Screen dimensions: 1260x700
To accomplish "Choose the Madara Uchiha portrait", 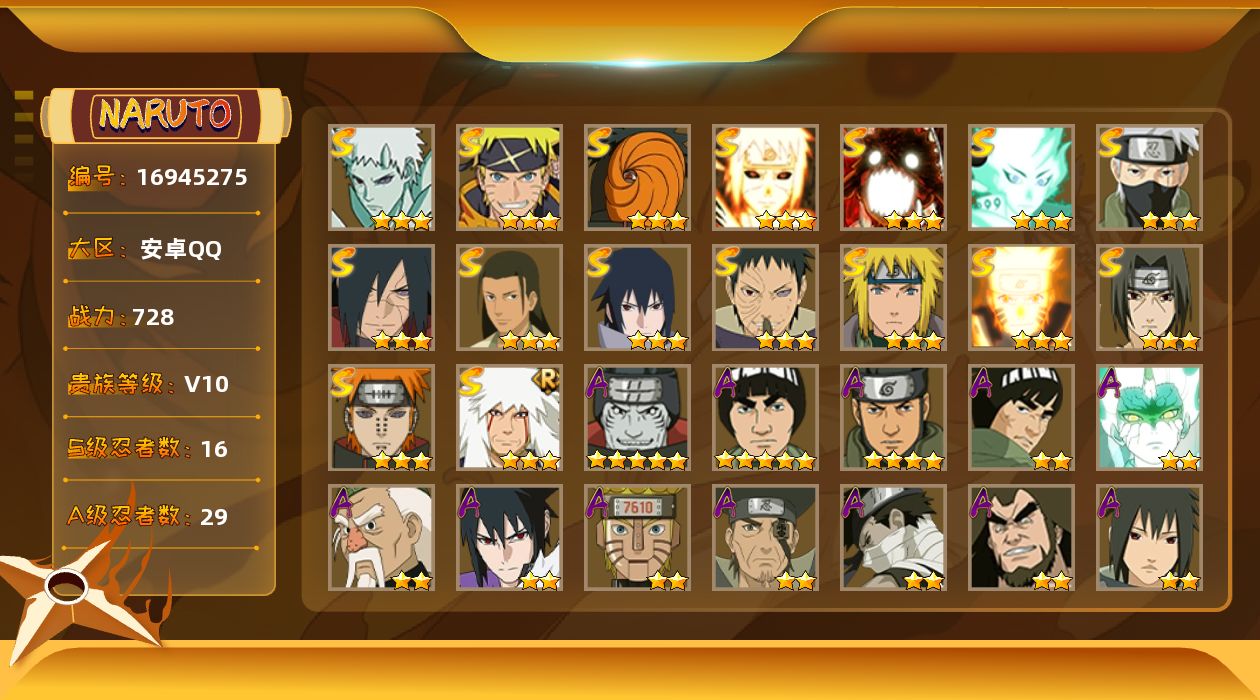I will (x=381, y=297).
